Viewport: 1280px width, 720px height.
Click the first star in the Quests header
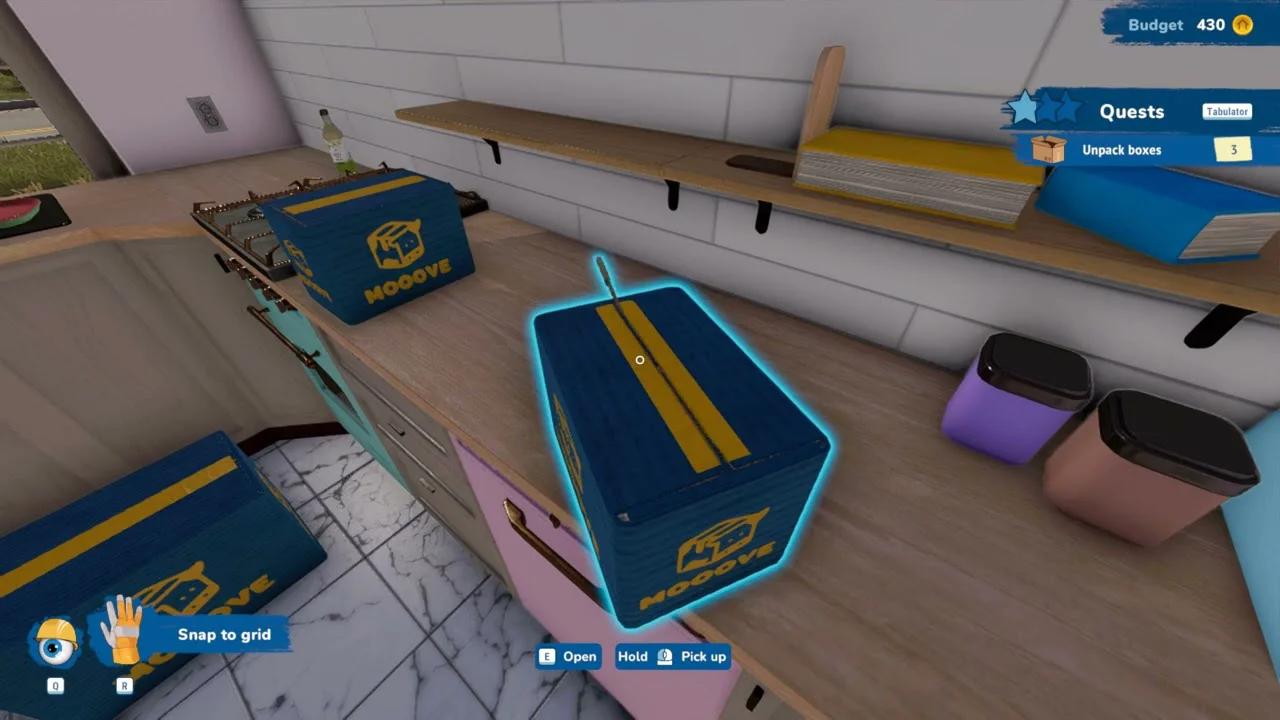coord(1026,107)
